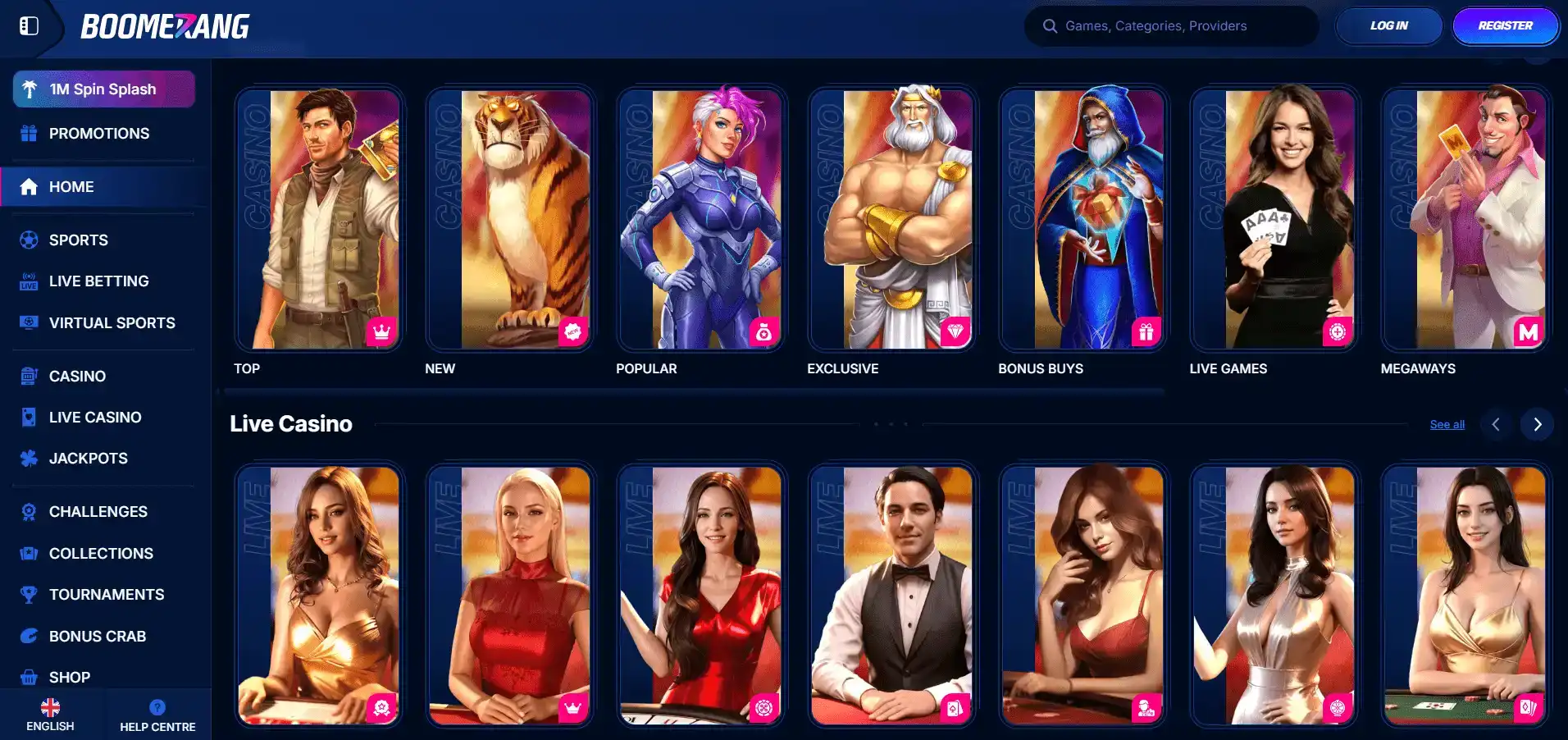Open the Register button

(x=1505, y=26)
